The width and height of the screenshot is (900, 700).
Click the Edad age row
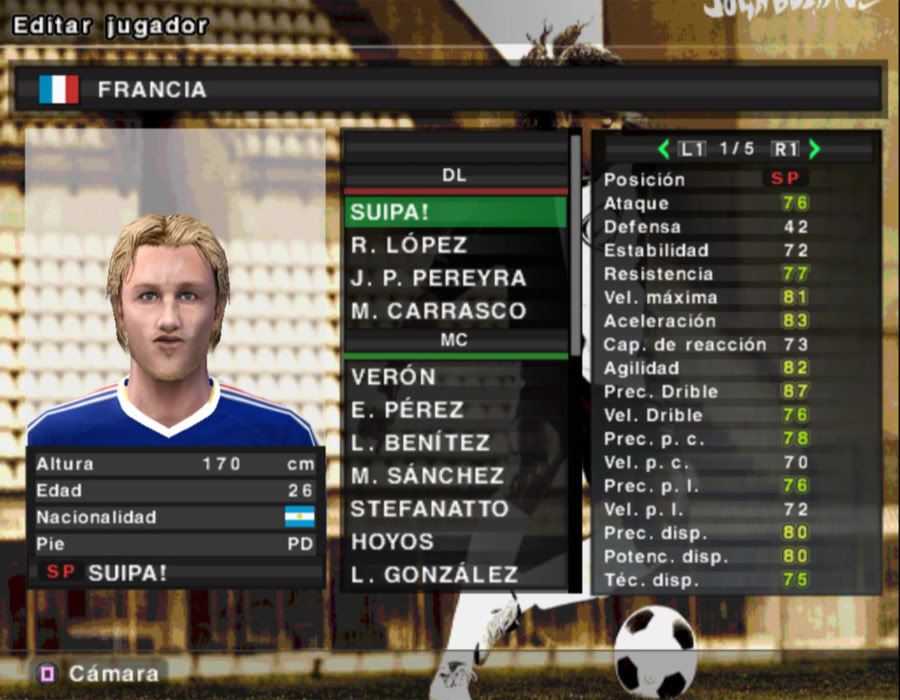point(175,491)
